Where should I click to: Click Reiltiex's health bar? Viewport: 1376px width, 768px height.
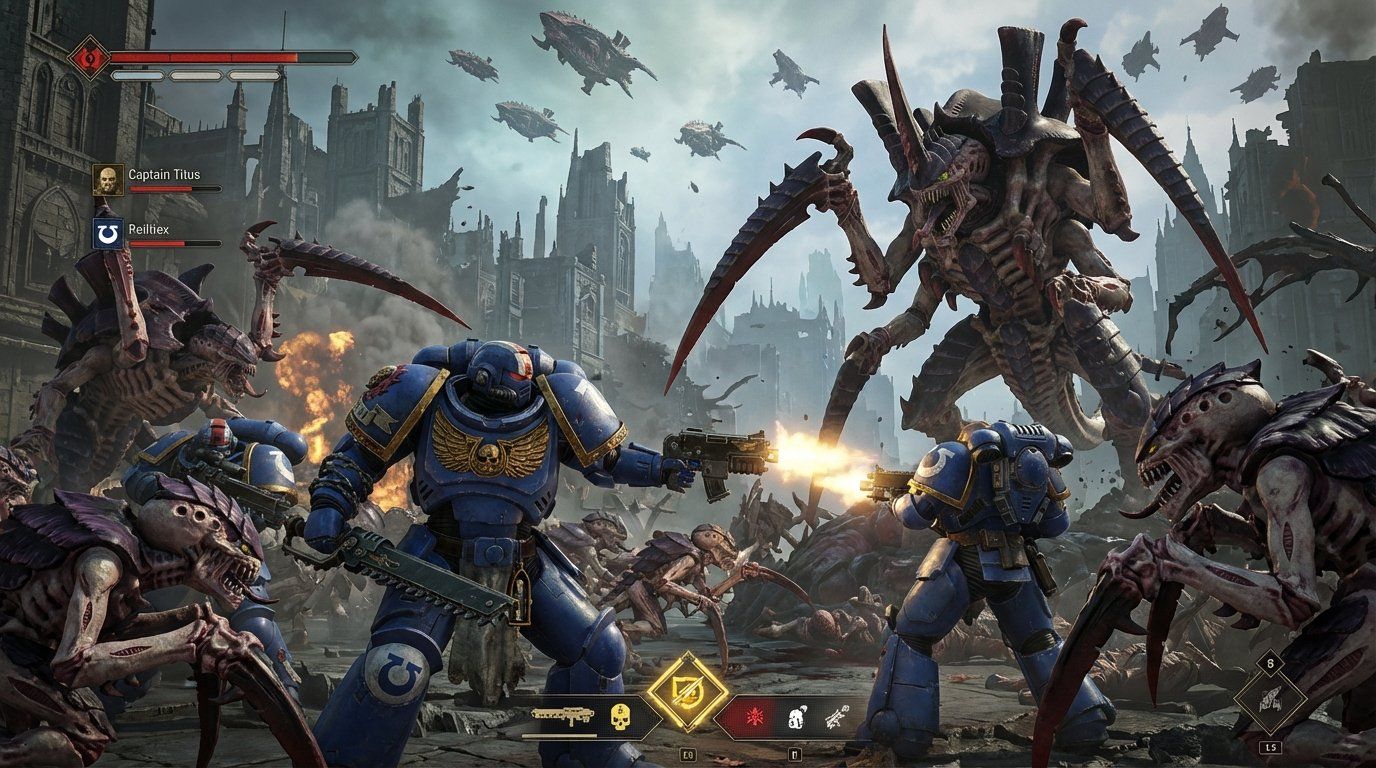click(176, 243)
